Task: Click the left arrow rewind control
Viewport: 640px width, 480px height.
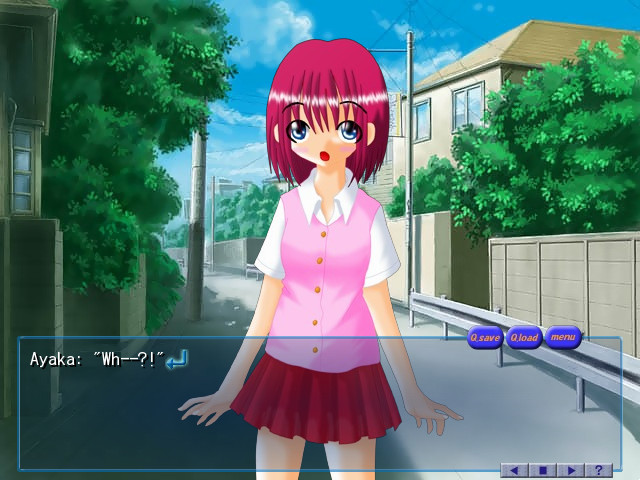Action: coord(514,470)
